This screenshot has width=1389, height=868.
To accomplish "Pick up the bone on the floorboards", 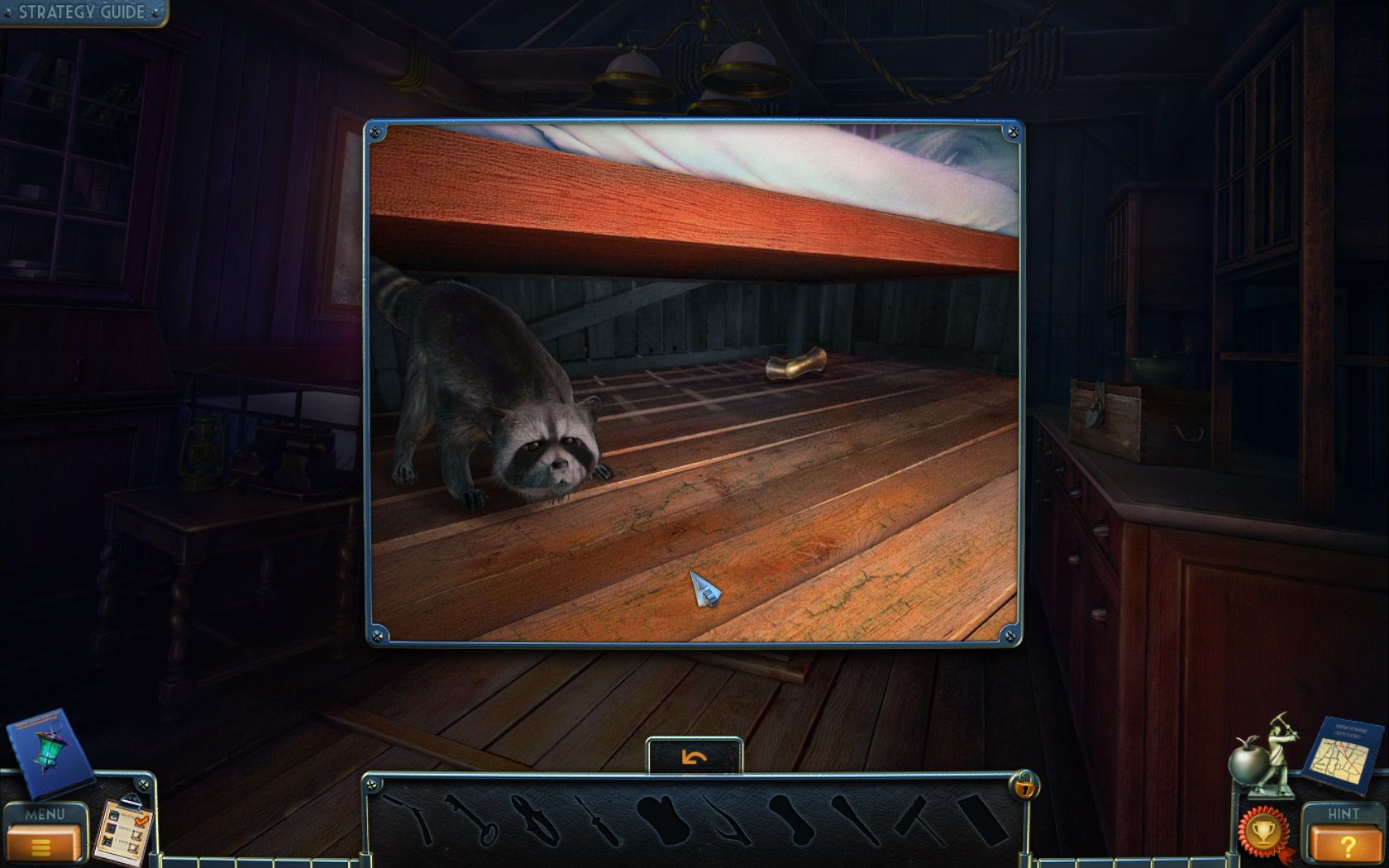I will click(x=795, y=366).
